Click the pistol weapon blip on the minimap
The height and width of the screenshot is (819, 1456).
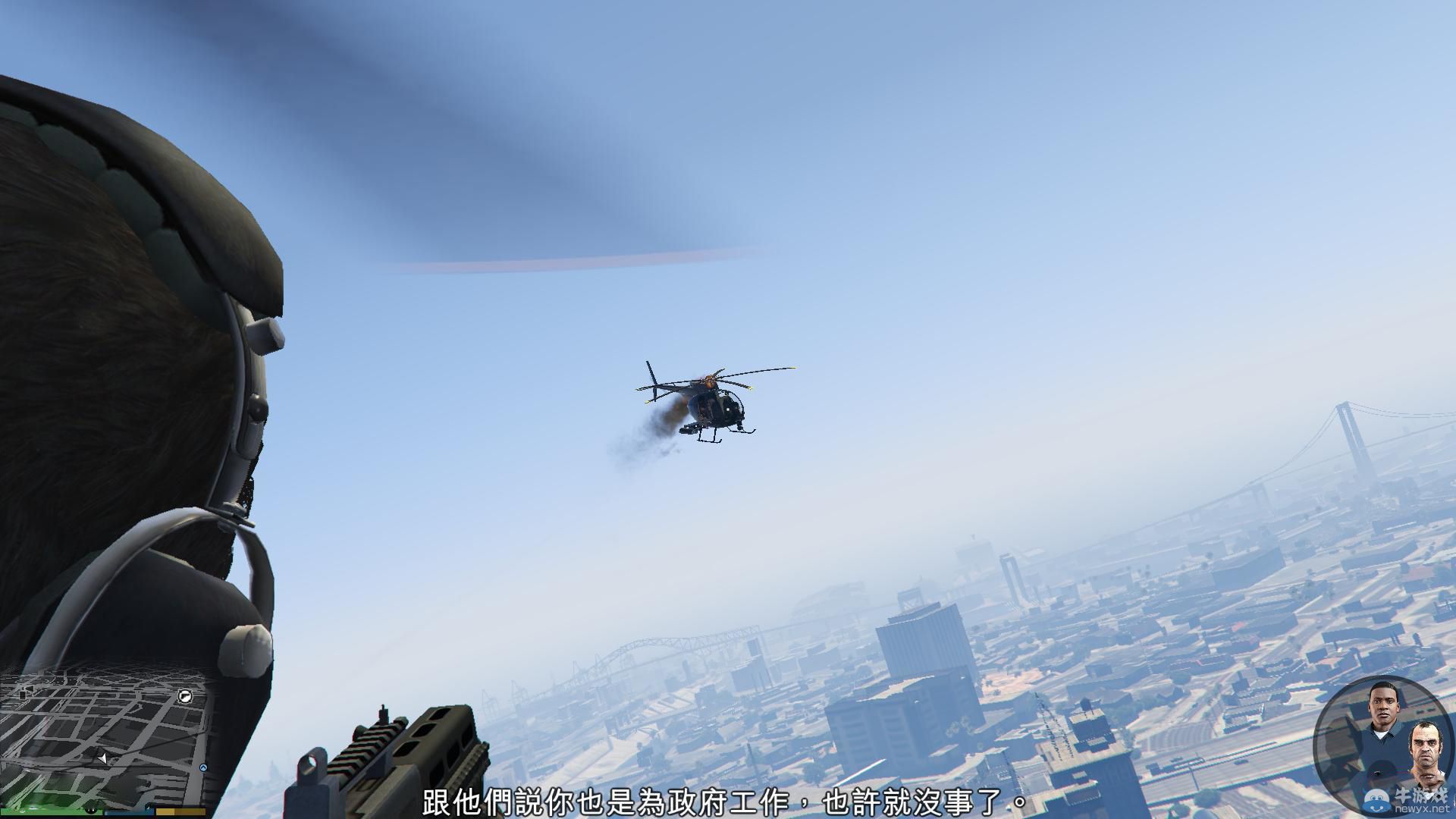point(185,697)
